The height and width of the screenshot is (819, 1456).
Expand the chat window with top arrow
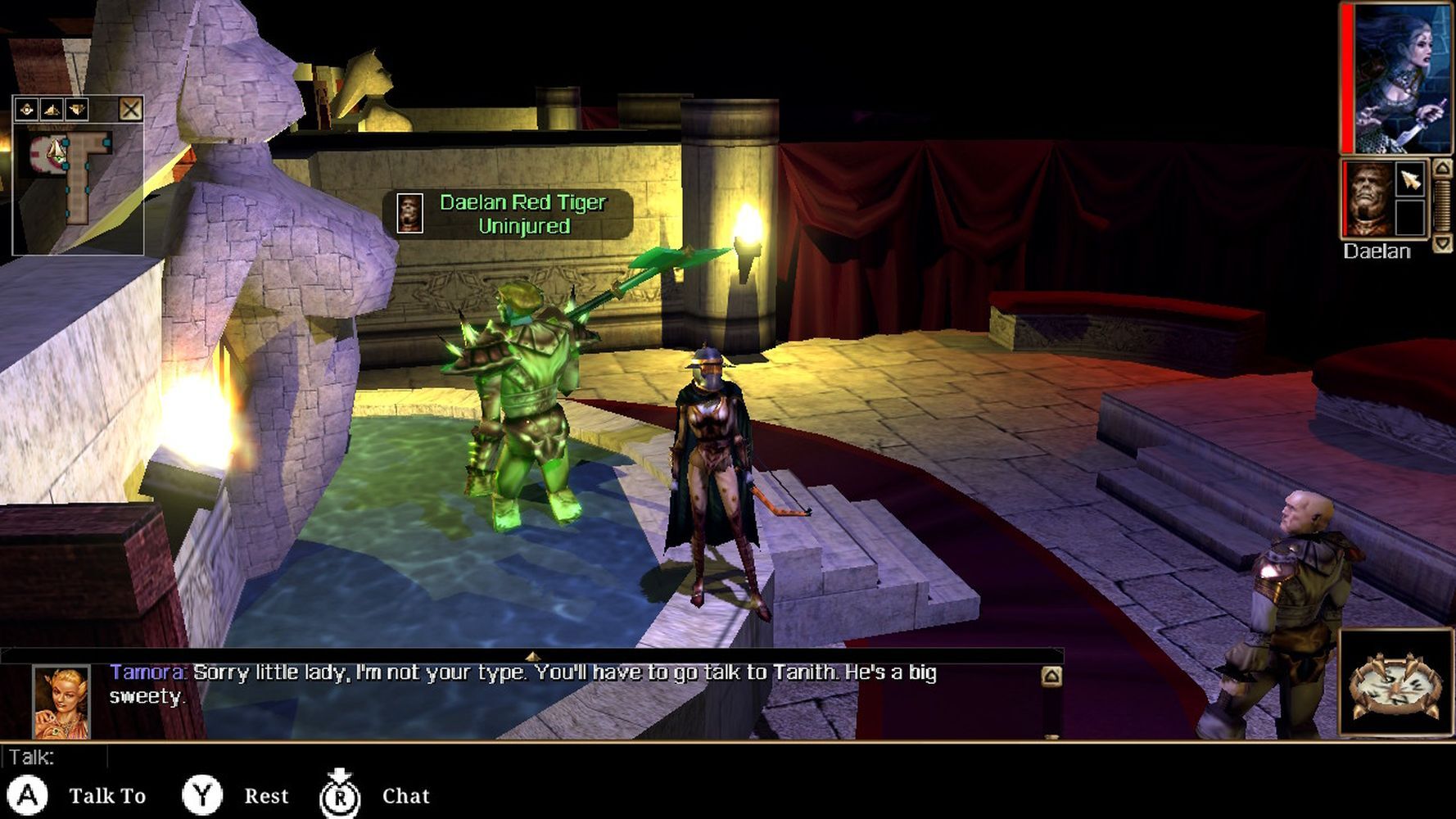[532, 656]
